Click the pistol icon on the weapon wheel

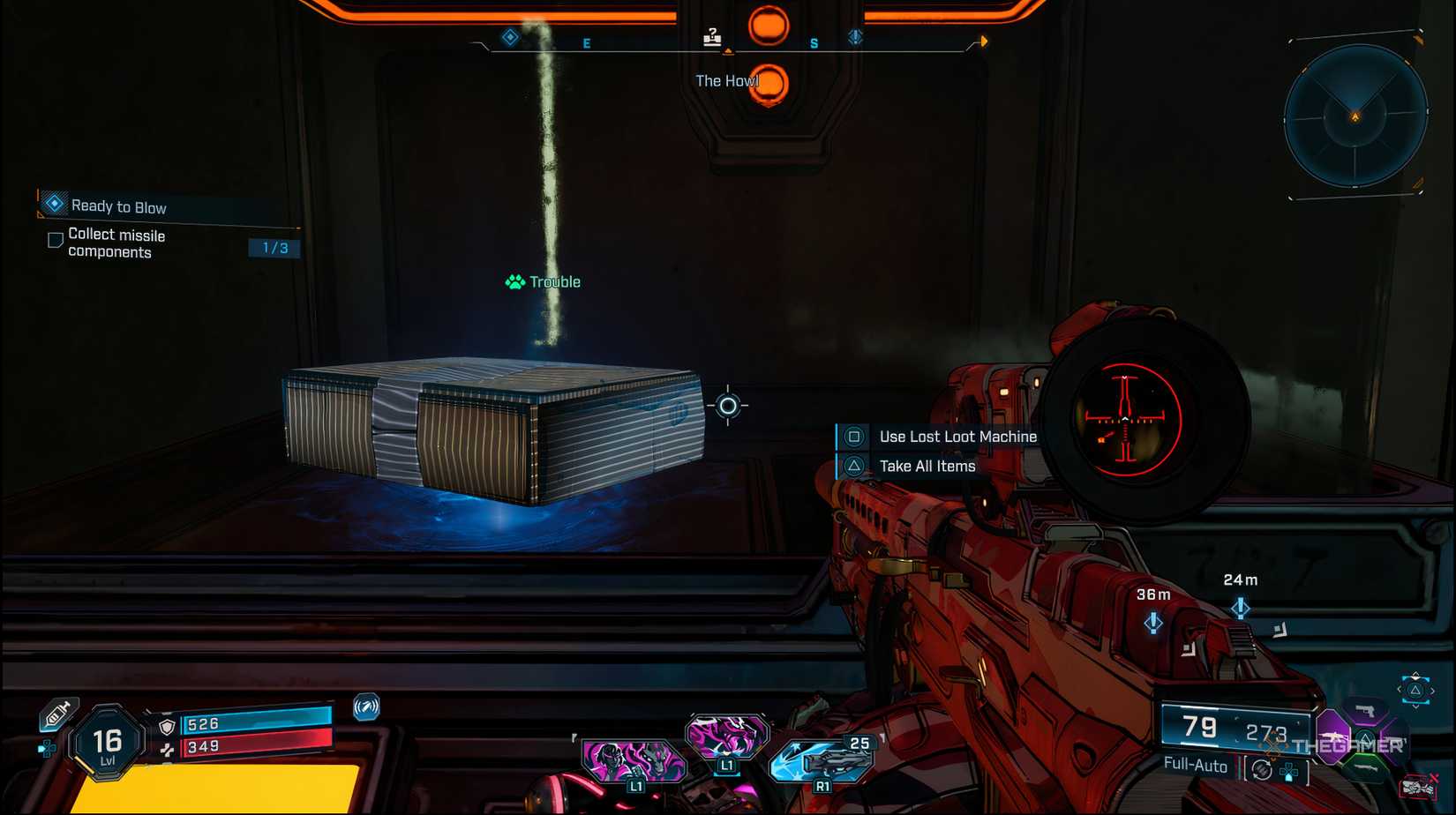tap(1365, 713)
